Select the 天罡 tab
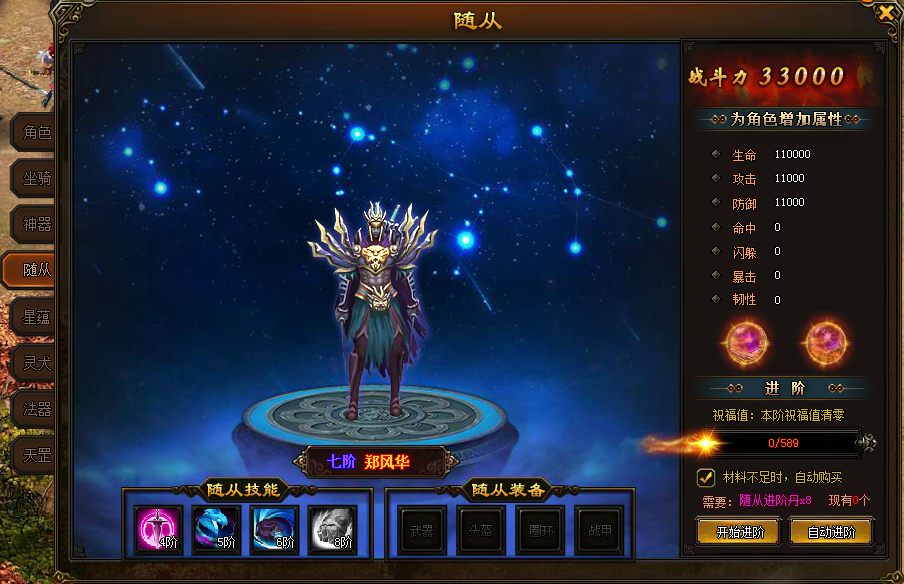Viewport: 904px width, 584px height. 36,455
